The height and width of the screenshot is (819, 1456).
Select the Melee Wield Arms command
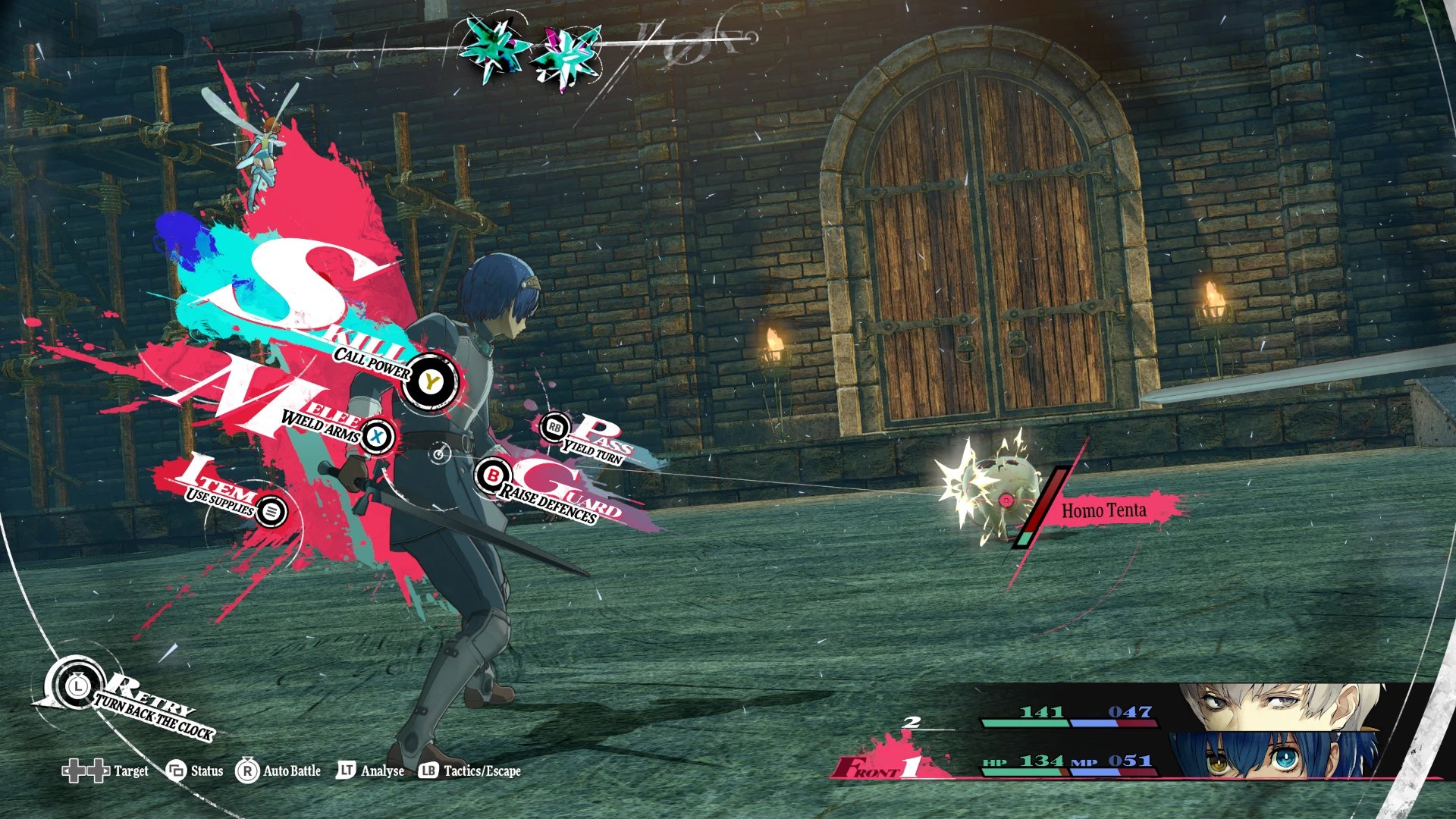[x=377, y=436]
